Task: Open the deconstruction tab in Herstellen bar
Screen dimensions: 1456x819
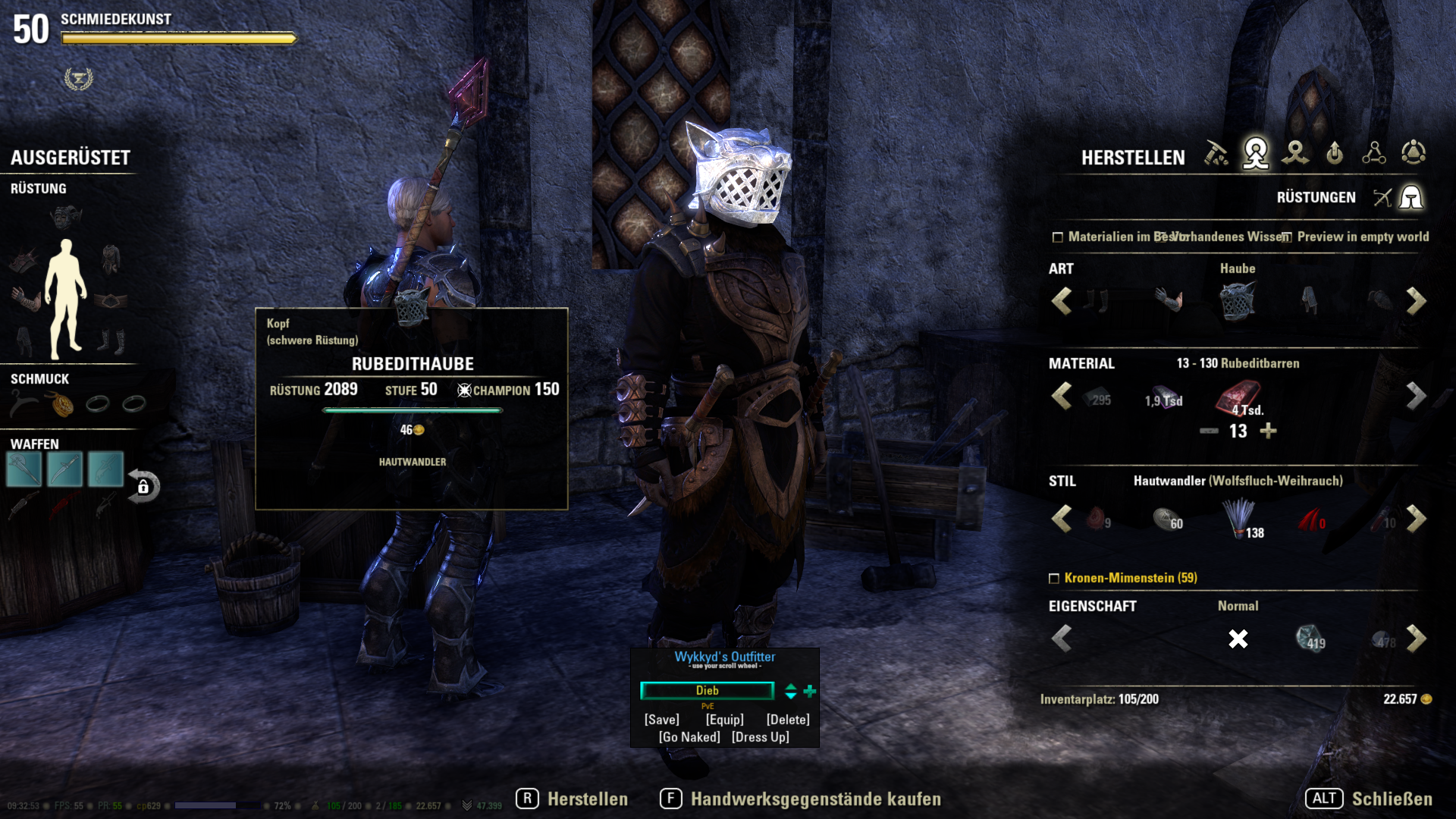Action: 1295,154
